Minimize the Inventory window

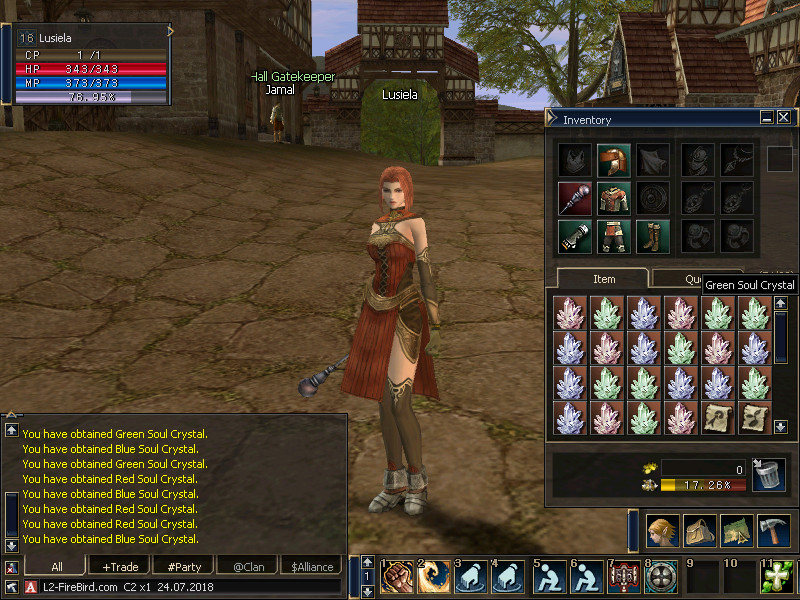tap(767, 118)
